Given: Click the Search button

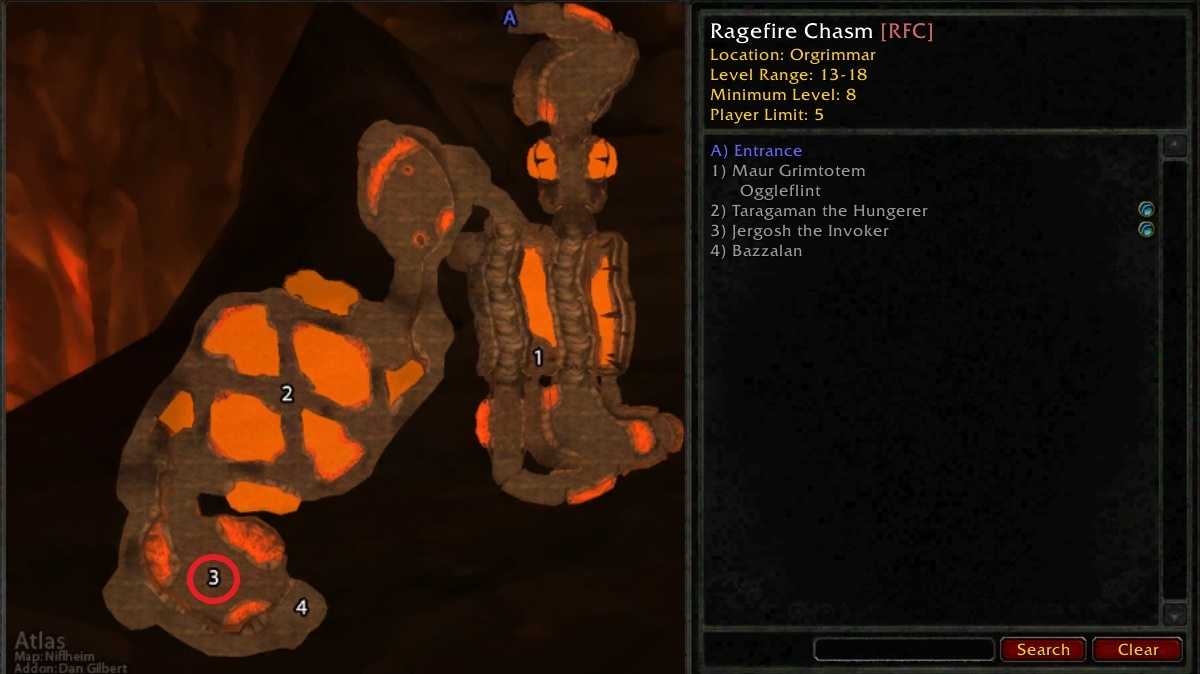Looking at the screenshot, I should coord(1043,649).
